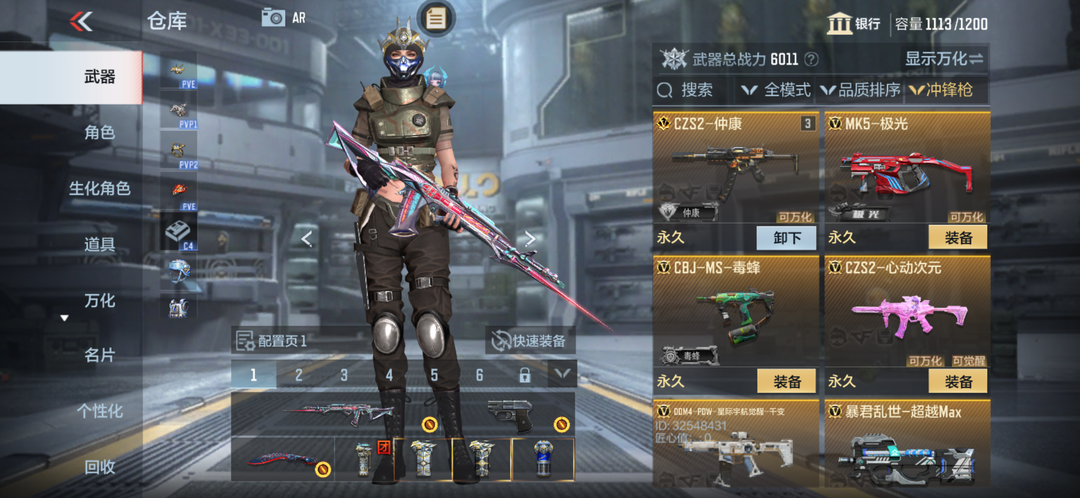The height and width of the screenshot is (498, 1080).
Task: Open the 品质排序 quality sort dropdown
Action: (860, 90)
